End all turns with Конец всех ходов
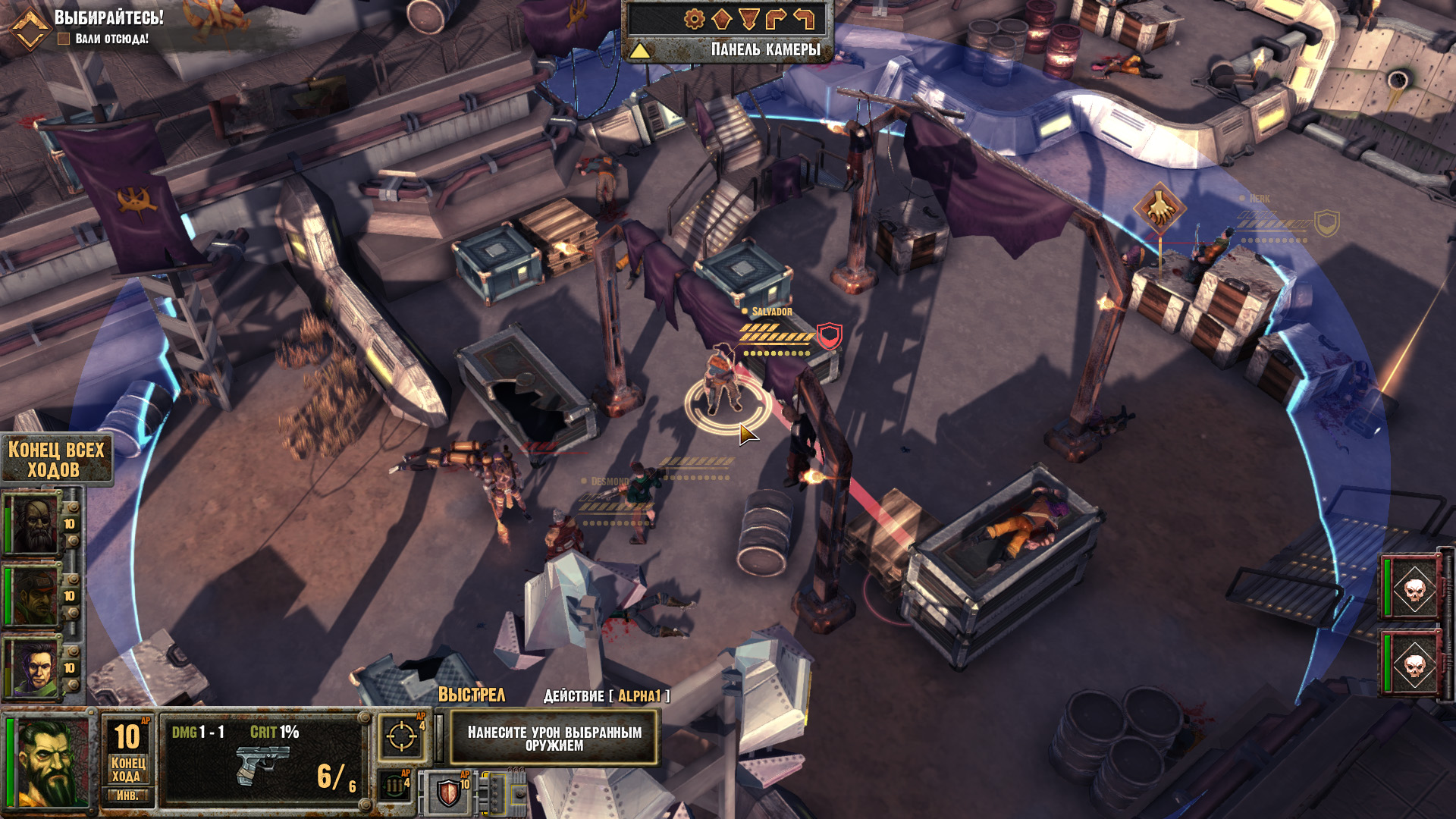1456x819 pixels. coord(55,460)
